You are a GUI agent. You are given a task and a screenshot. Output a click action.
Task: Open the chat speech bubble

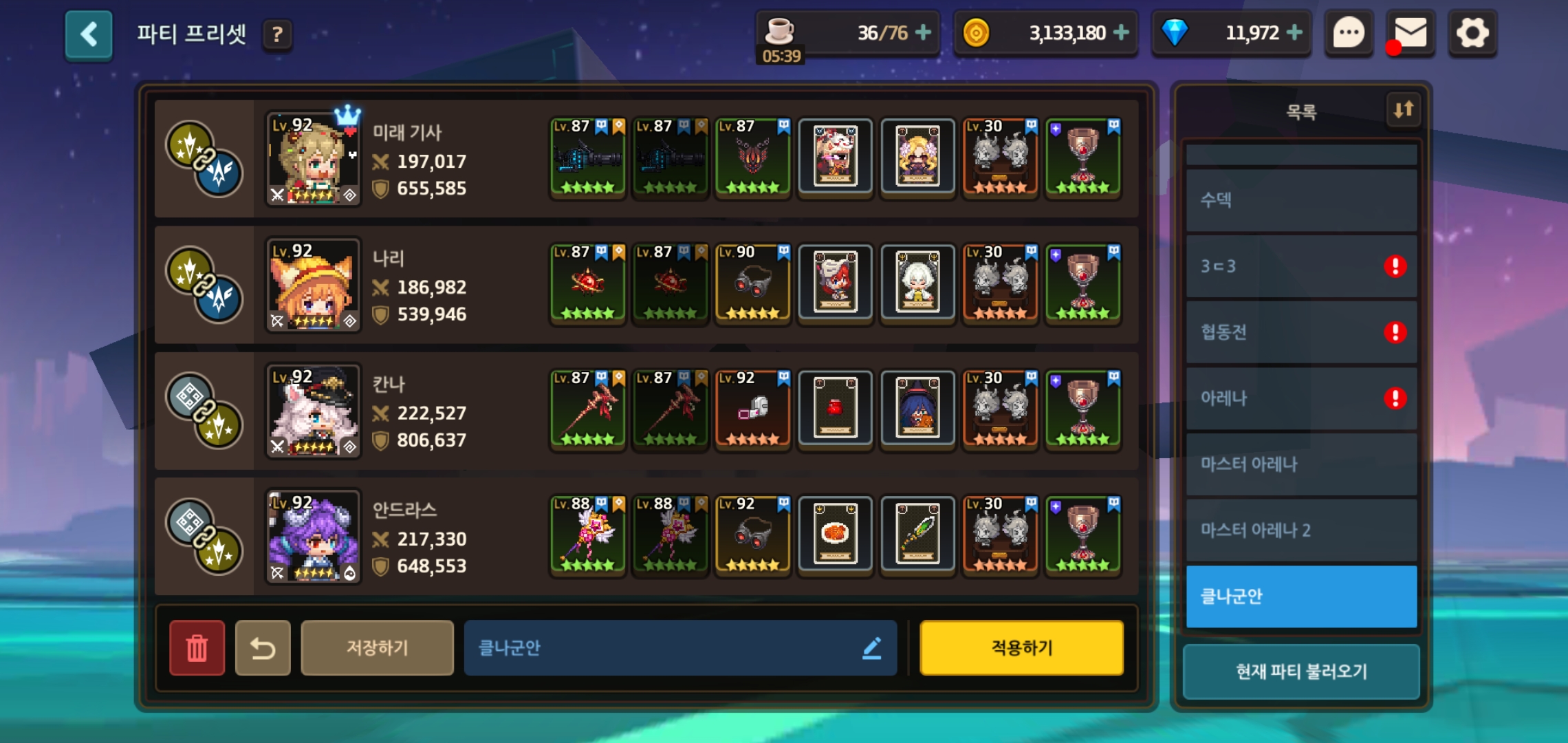[1349, 32]
